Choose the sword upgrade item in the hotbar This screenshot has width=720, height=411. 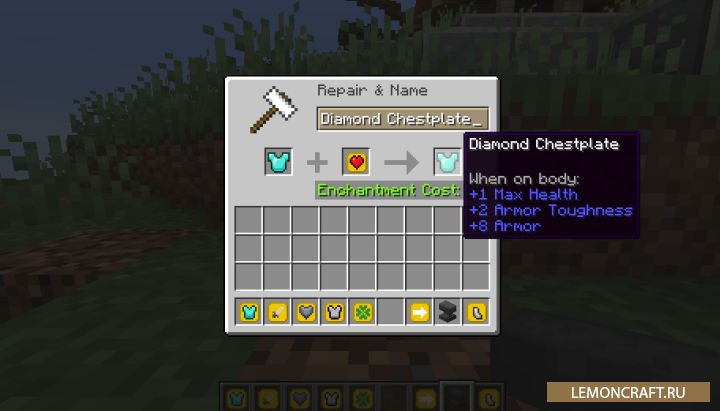277,312
